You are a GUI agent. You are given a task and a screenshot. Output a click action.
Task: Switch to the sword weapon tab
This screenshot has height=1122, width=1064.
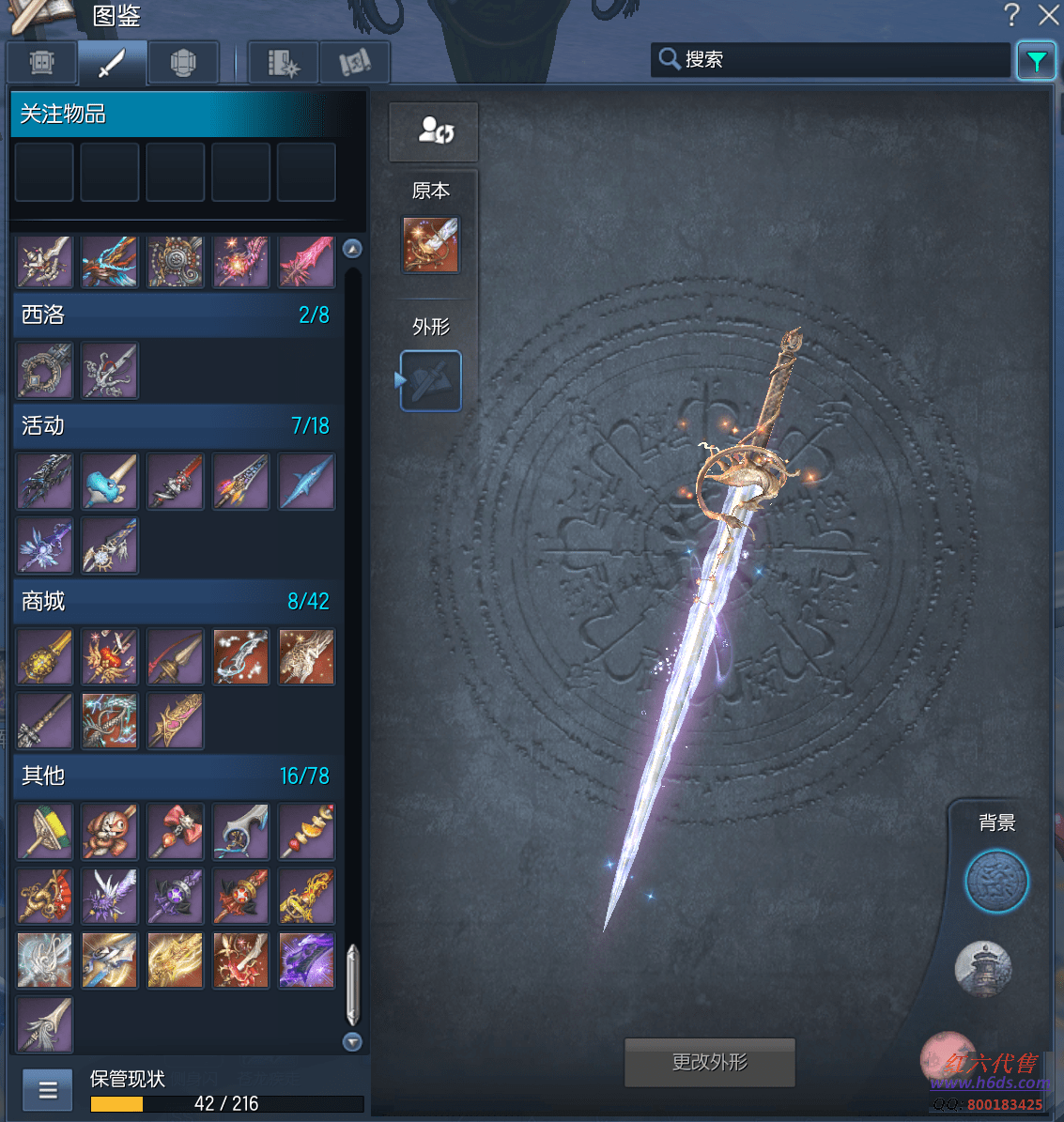(x=112, y=63)
